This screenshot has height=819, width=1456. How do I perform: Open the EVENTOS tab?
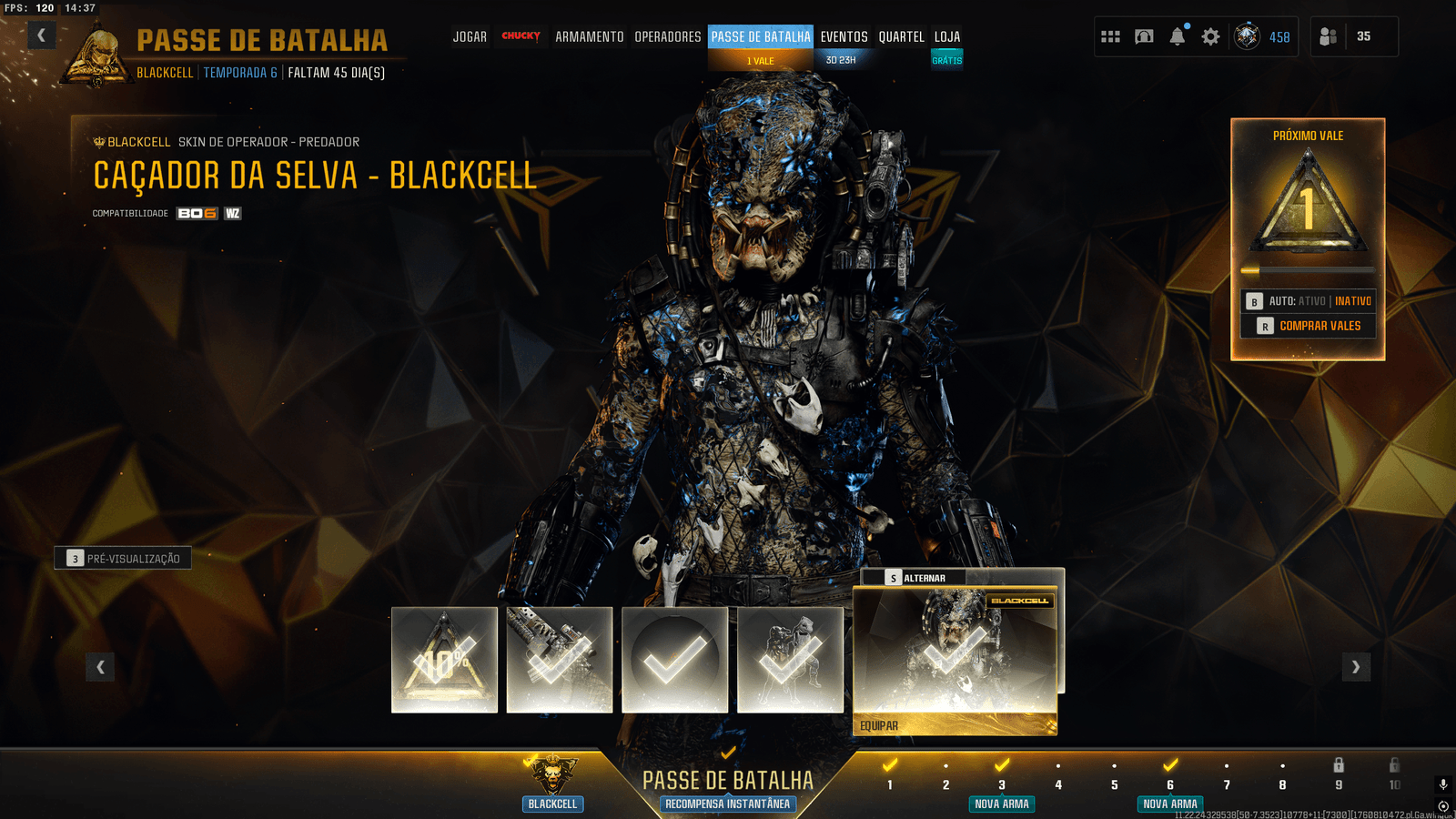[844, 37]
